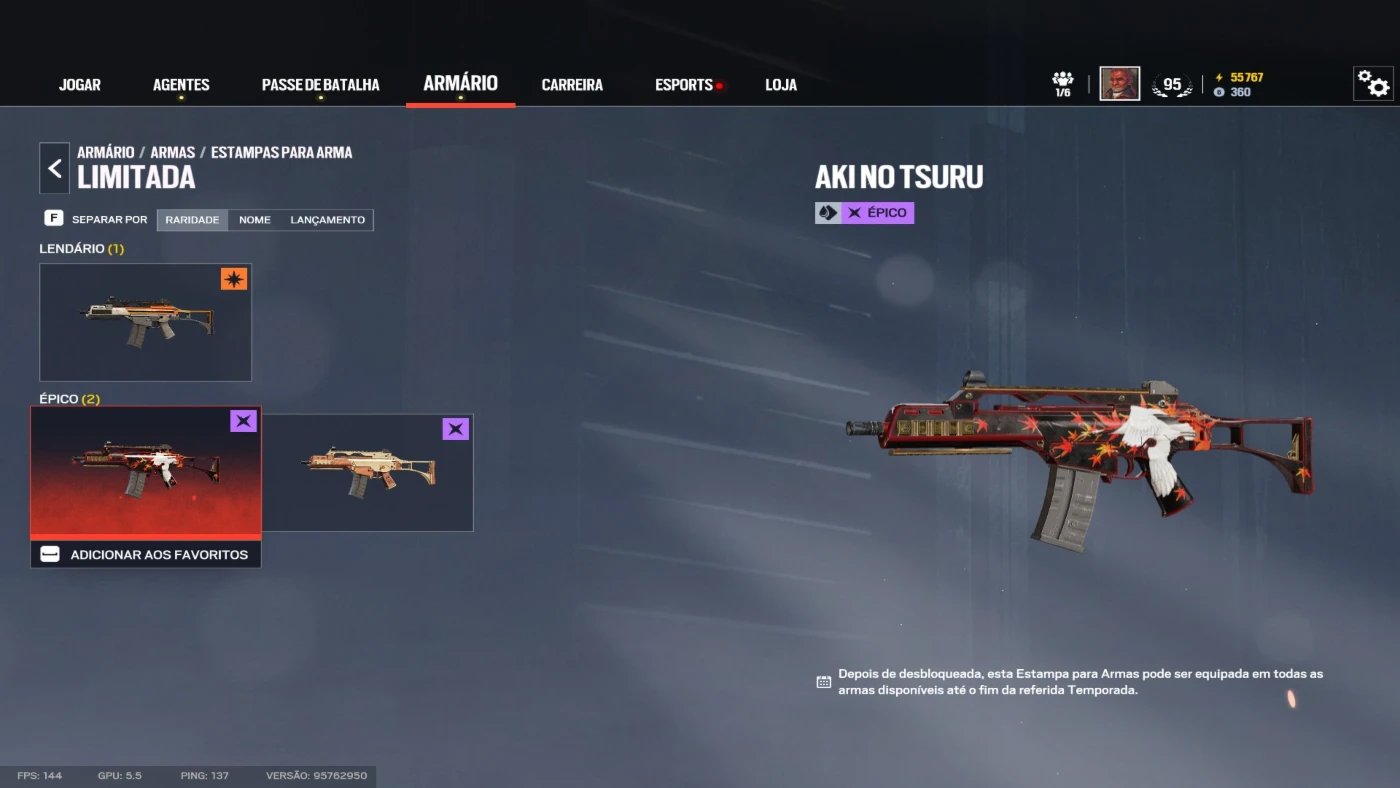The height and width of the screenshot is (788, 1400).
Task: Open the Jogar menu
Action: [x=80, y=85]
